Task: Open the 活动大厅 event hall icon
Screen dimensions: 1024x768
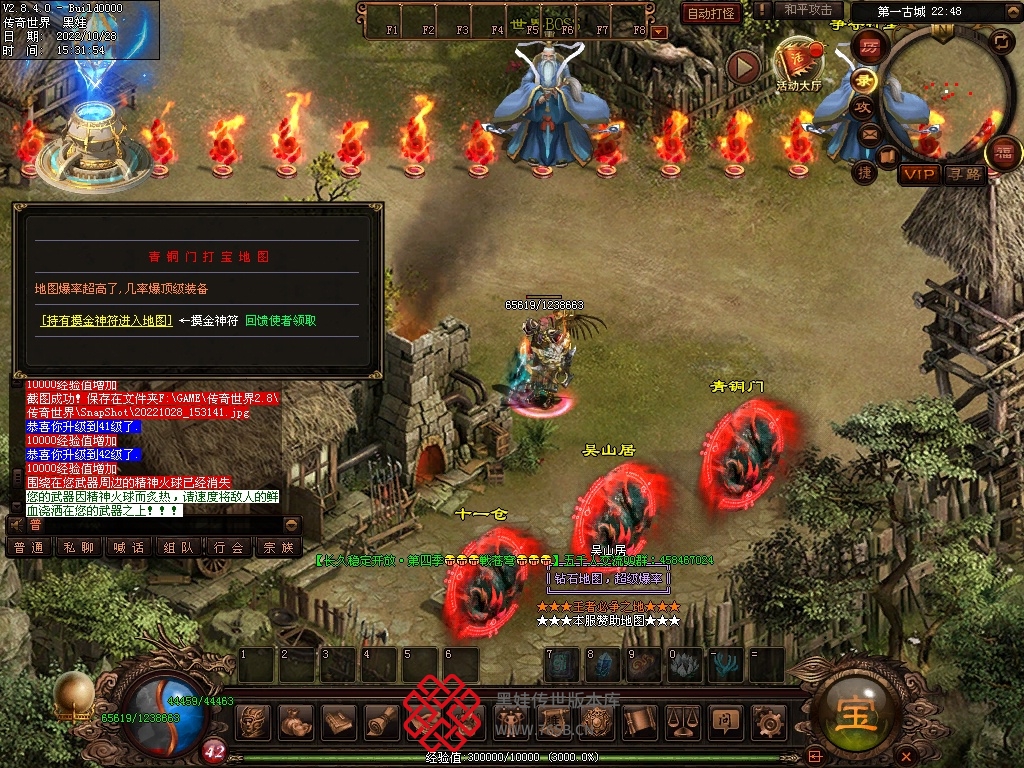Action: coord(798,62)
